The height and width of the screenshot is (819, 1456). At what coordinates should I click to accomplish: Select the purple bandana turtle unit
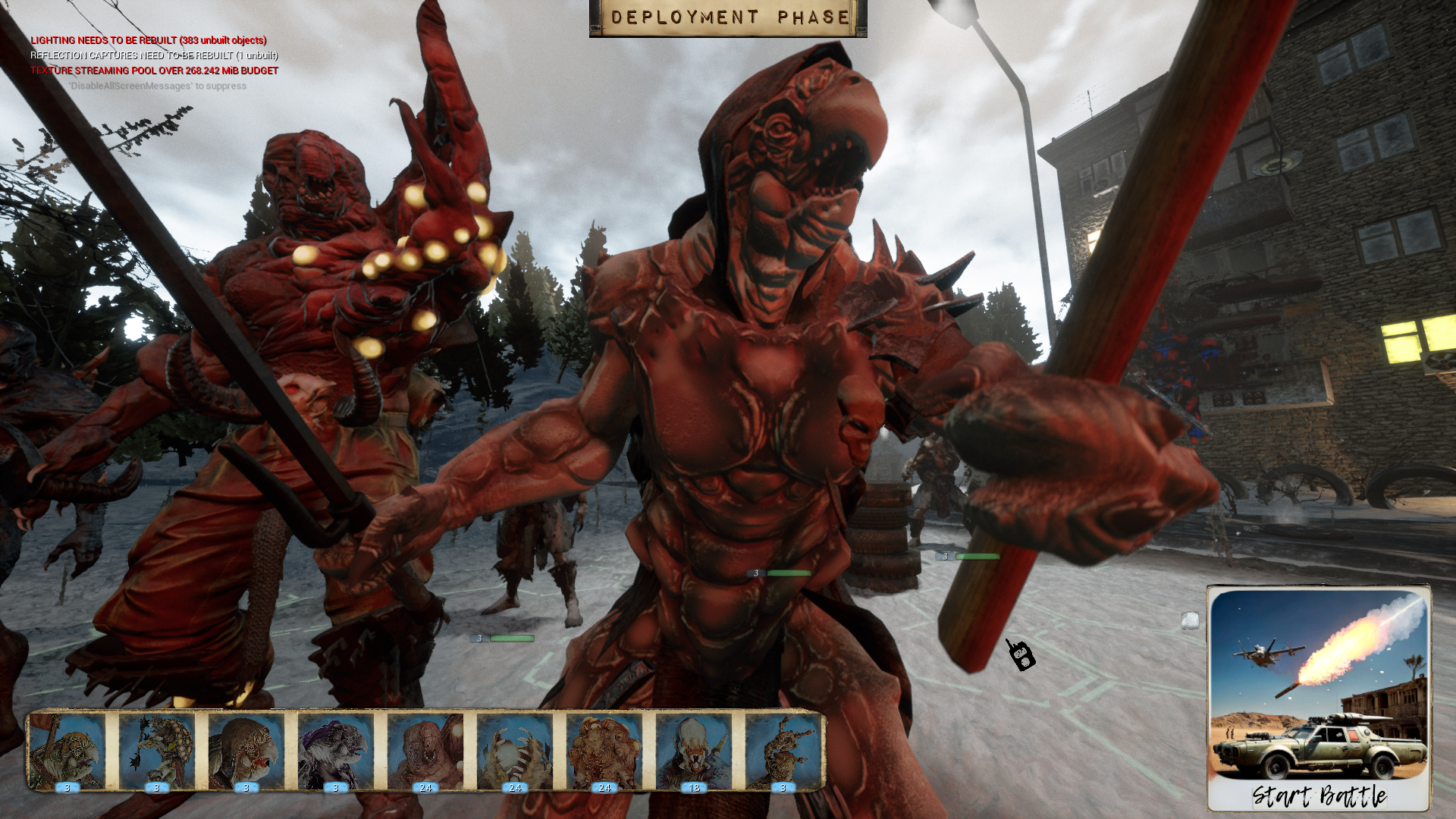pyautogui.click(x=336, y=751)
